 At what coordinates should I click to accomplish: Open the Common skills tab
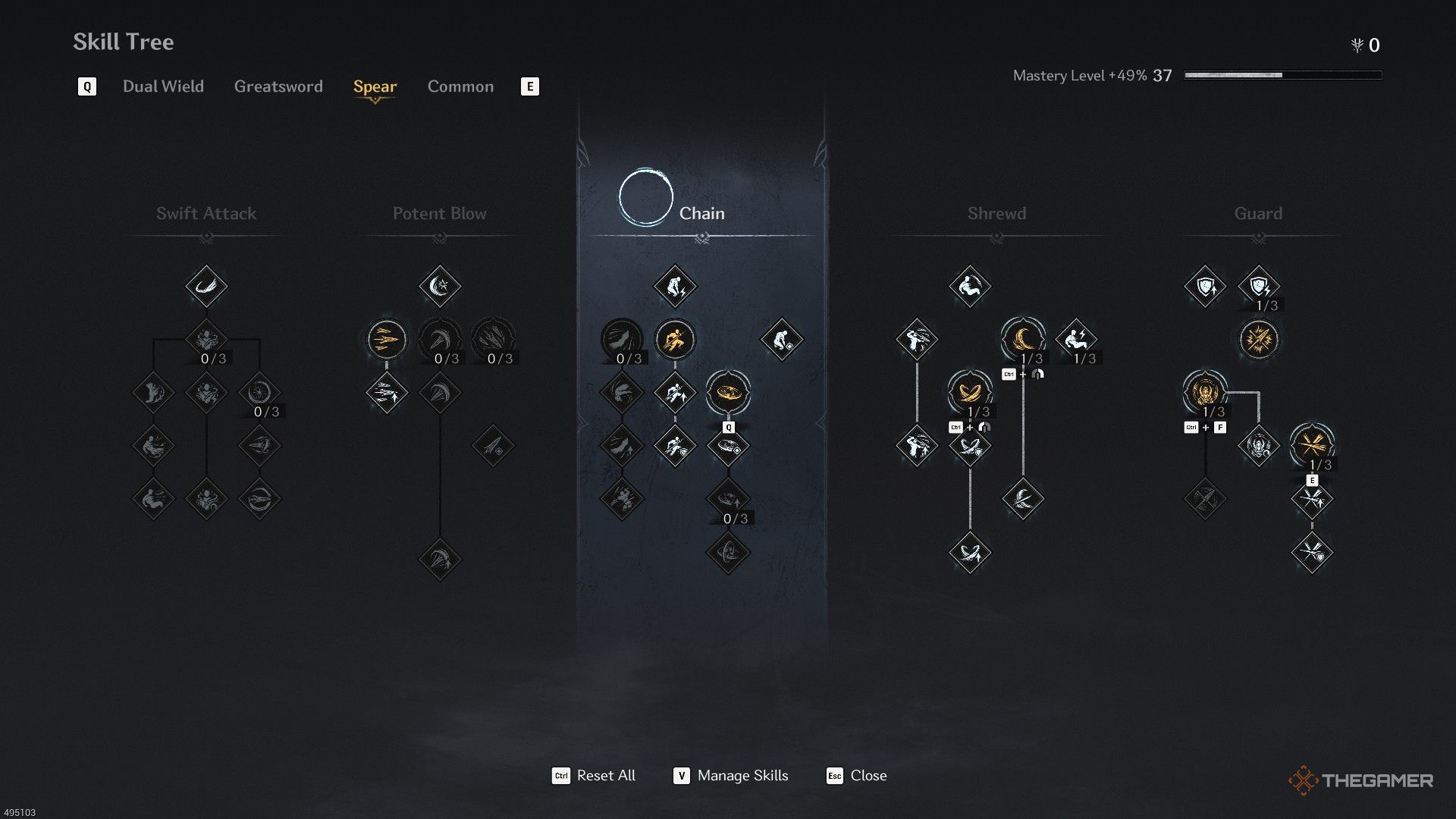coord(460,86)
